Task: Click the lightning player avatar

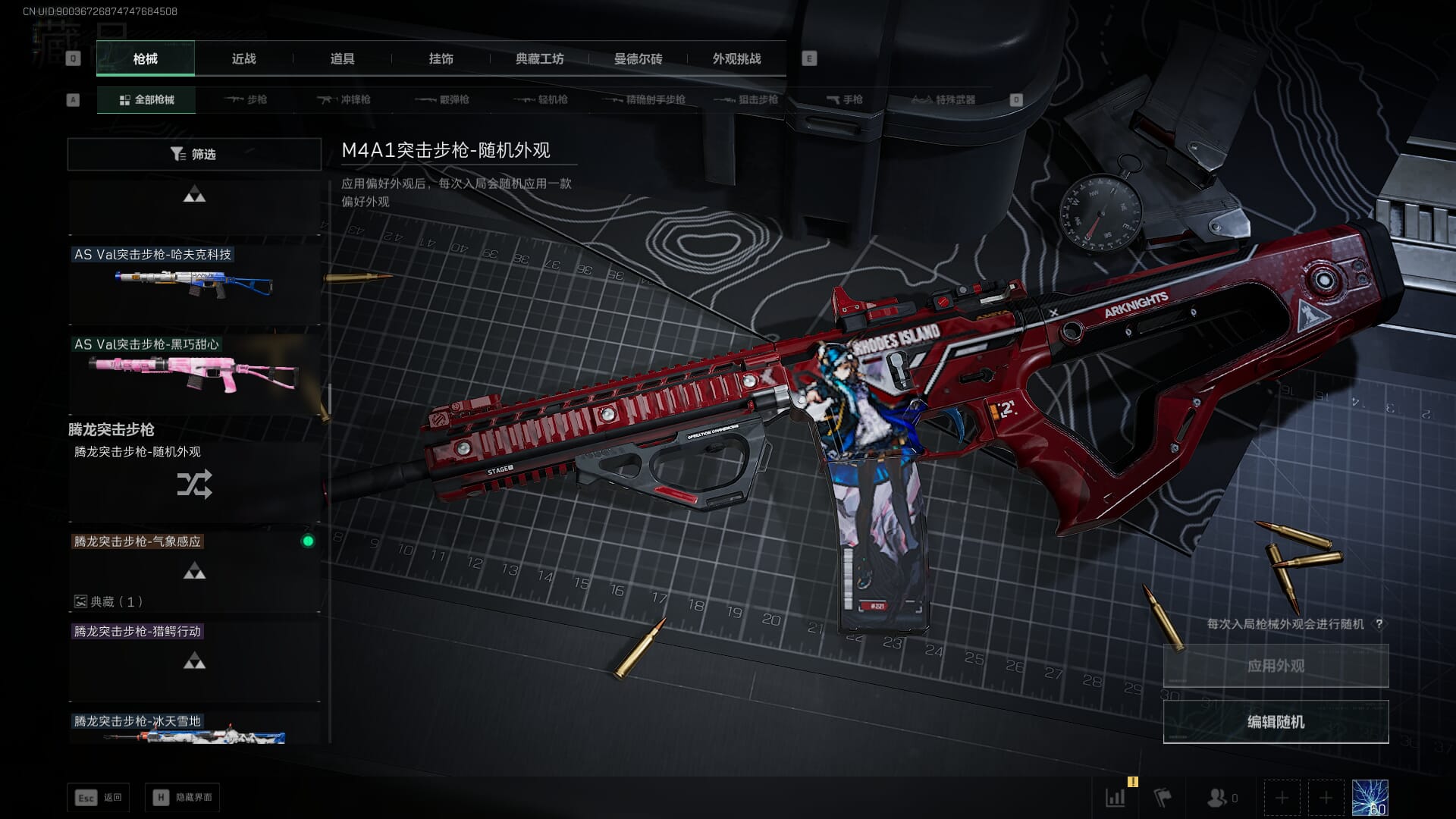Action: pyautogui.click(x=1370, y=798)
